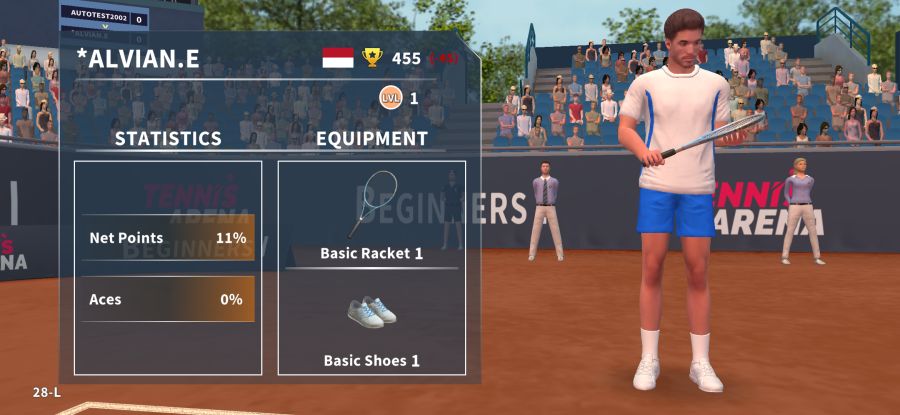Click the Aces statistic row
Viewport: 900px width, 415px height.
(168, 299)
